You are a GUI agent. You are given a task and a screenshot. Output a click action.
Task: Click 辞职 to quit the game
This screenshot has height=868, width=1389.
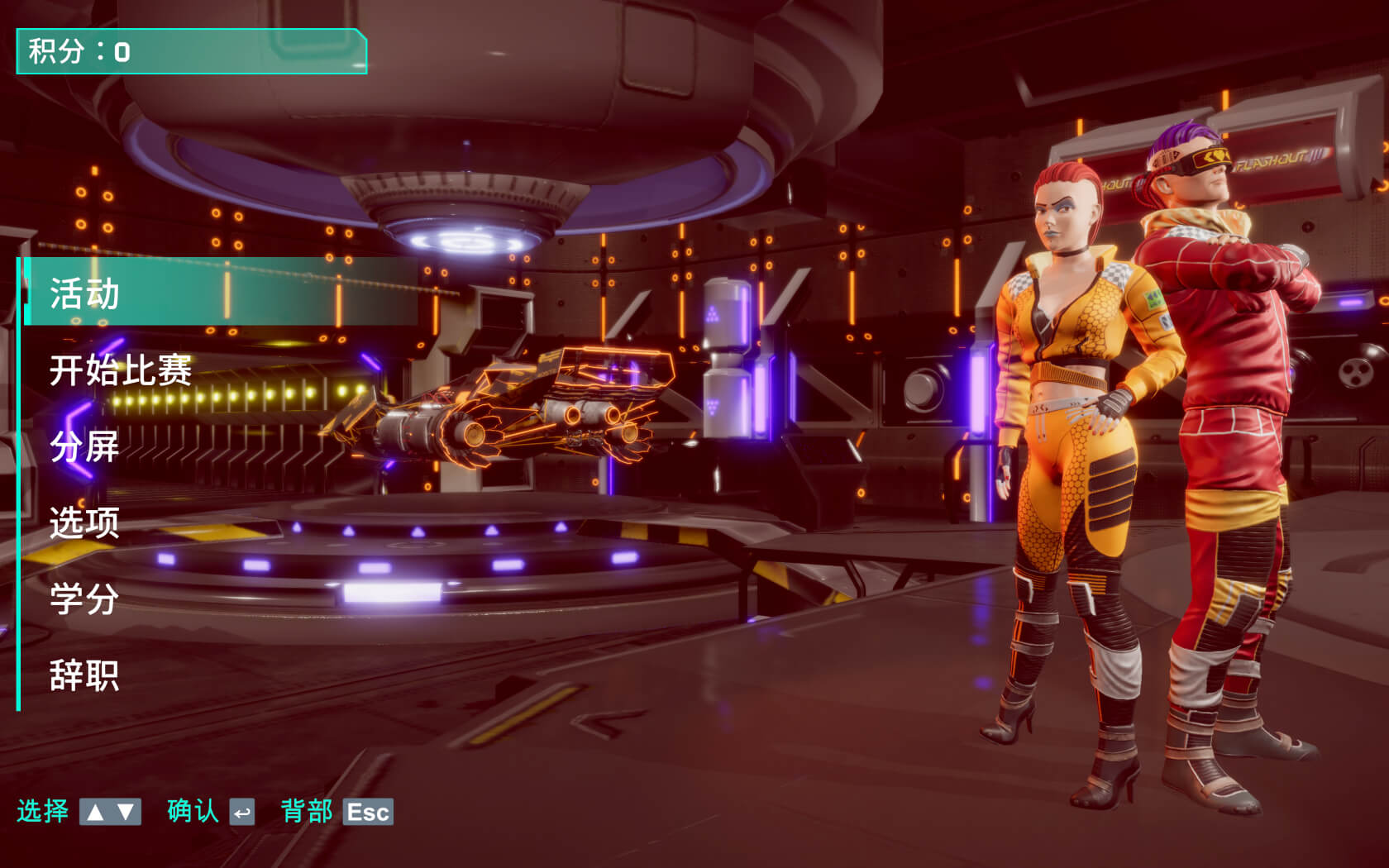[85, 675]
